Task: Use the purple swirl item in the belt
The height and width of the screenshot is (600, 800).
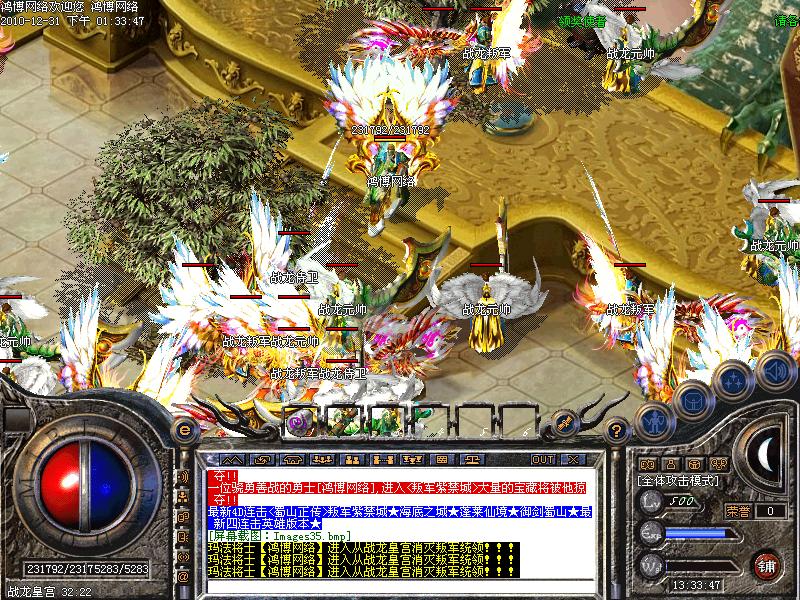Action: tap(297, 422)
